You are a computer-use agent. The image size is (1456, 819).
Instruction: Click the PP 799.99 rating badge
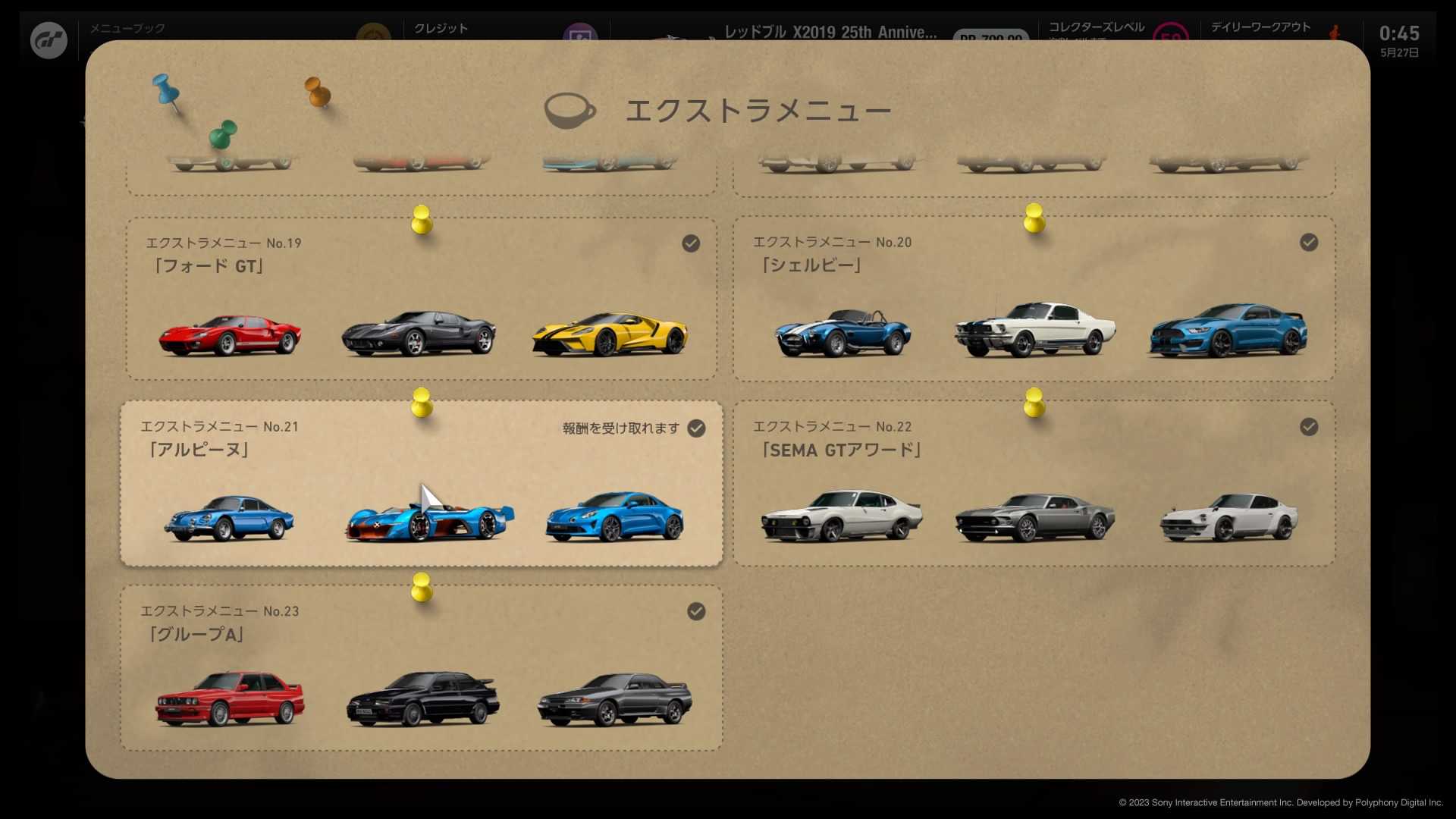pos(990,36)
